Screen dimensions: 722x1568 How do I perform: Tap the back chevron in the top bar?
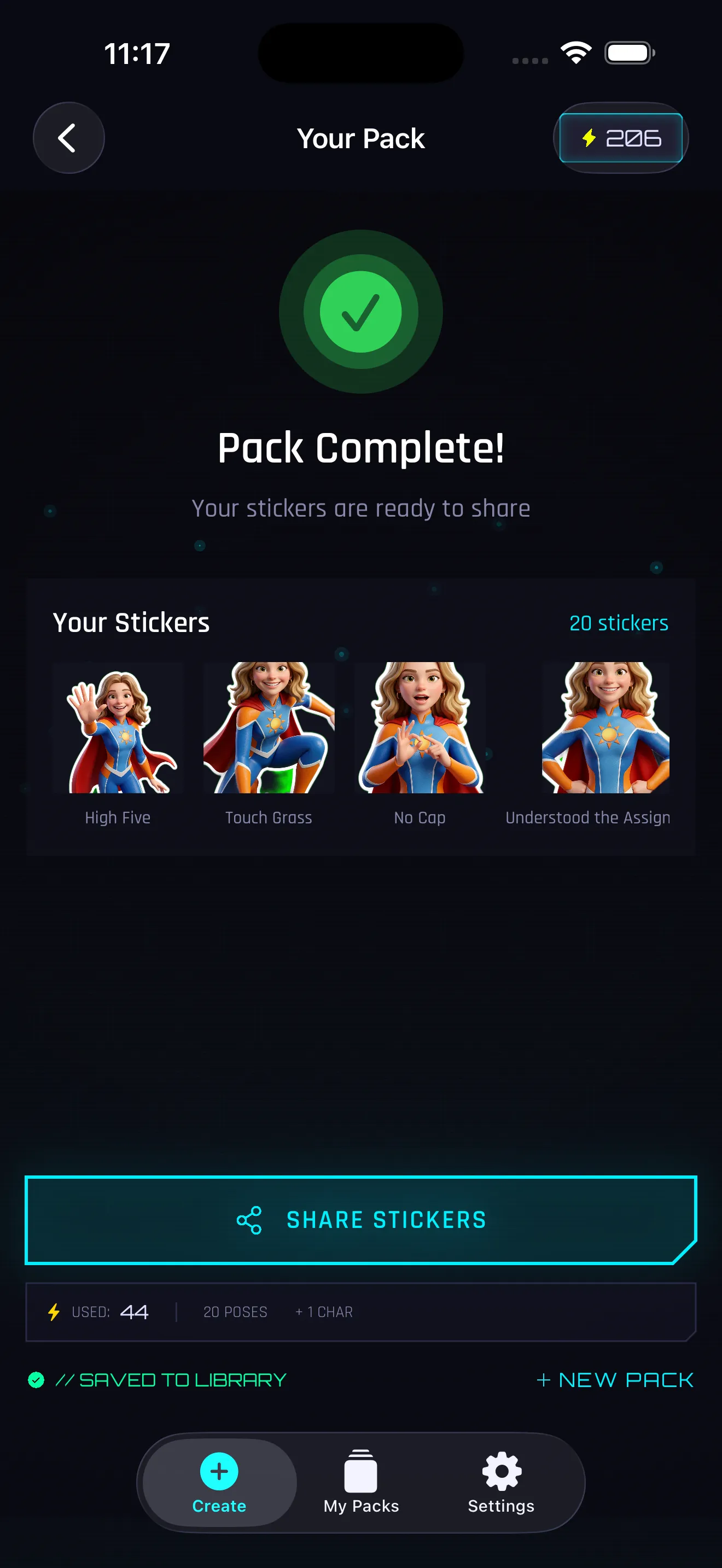pos(68,138)
